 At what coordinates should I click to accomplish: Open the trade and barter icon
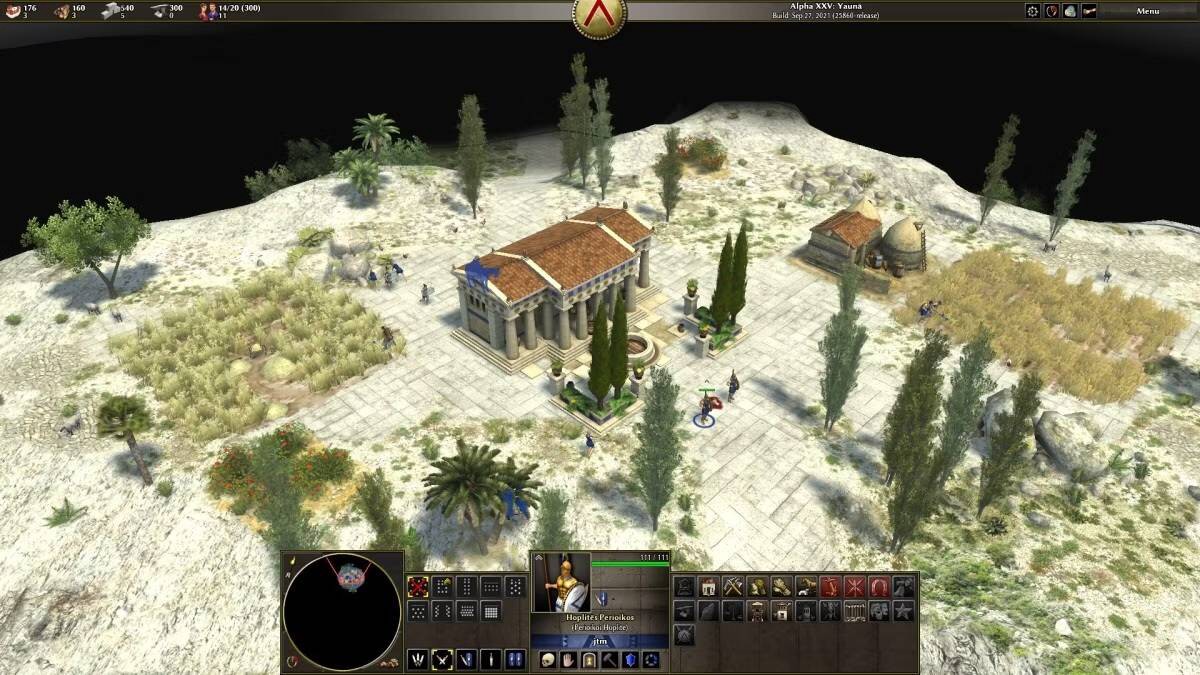tap(1070, 11)
